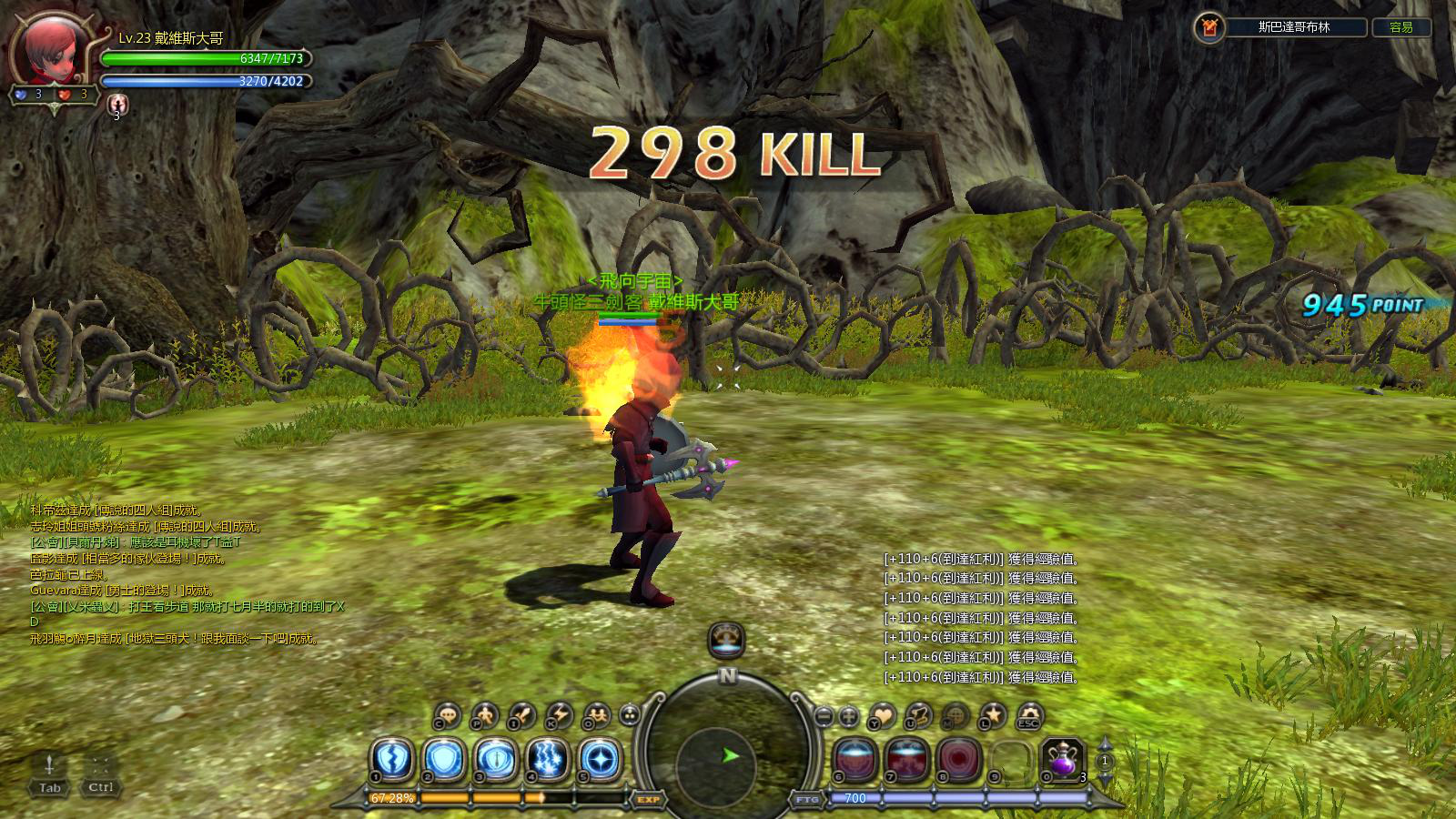Image resolution: width=1456 pixels, height=819 pixels.
Task: Activate the blue shield skill in slot 2
Action: coord(445,759)
